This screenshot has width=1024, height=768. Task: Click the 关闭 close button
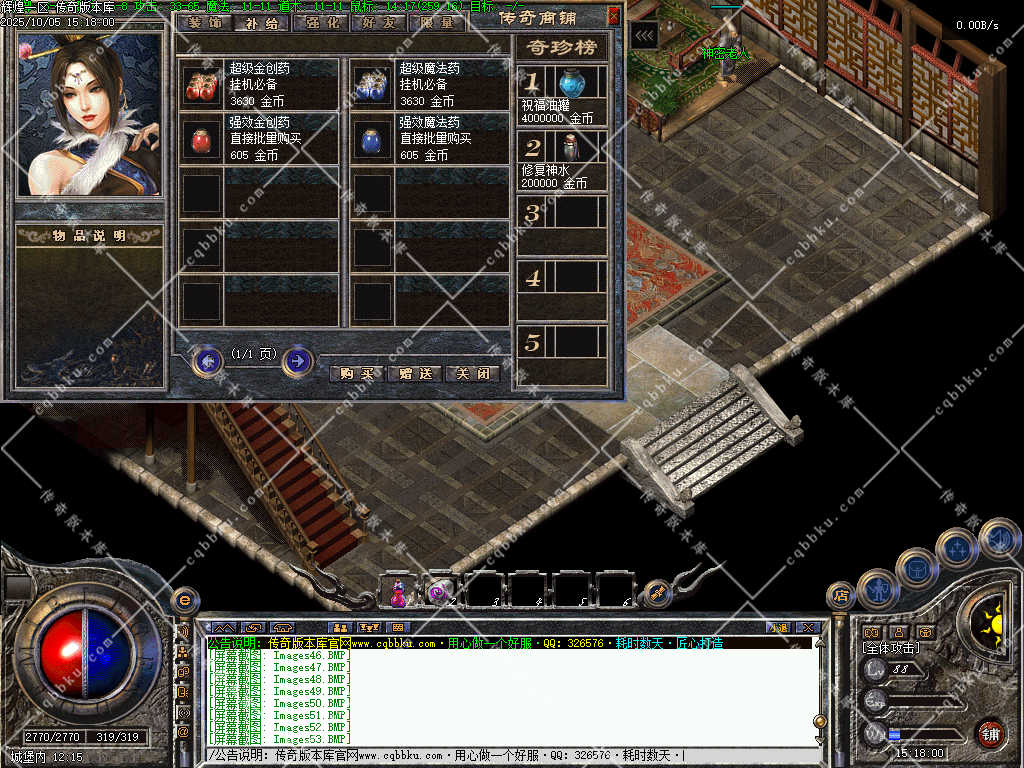point(472,374)
